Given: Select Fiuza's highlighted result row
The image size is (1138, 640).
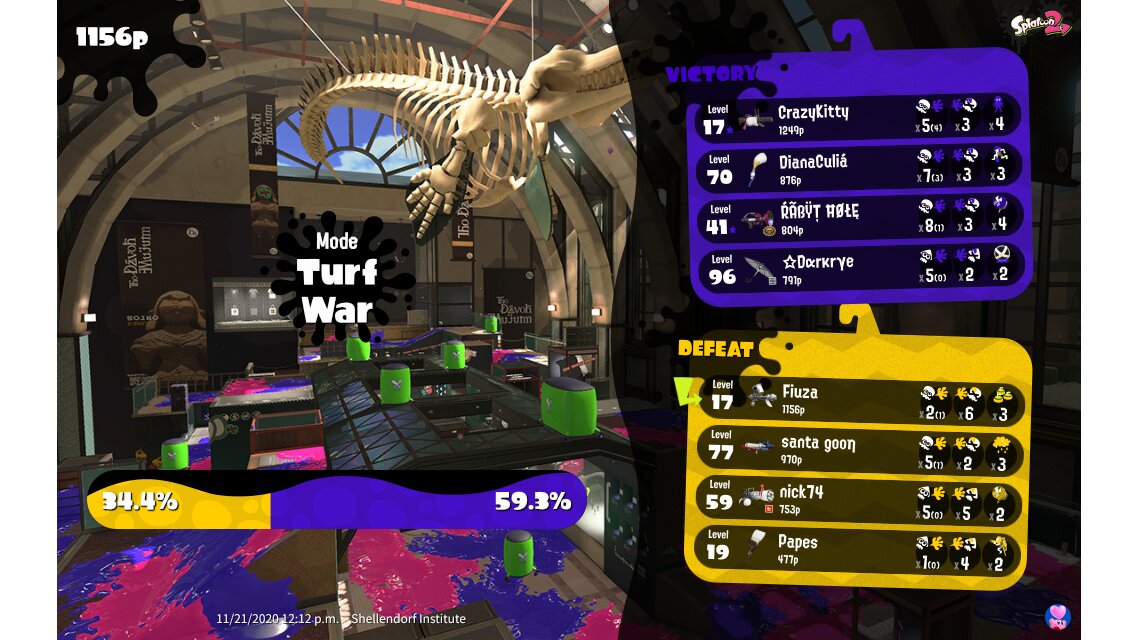Looking at the screenshot, I should point(858,399).
